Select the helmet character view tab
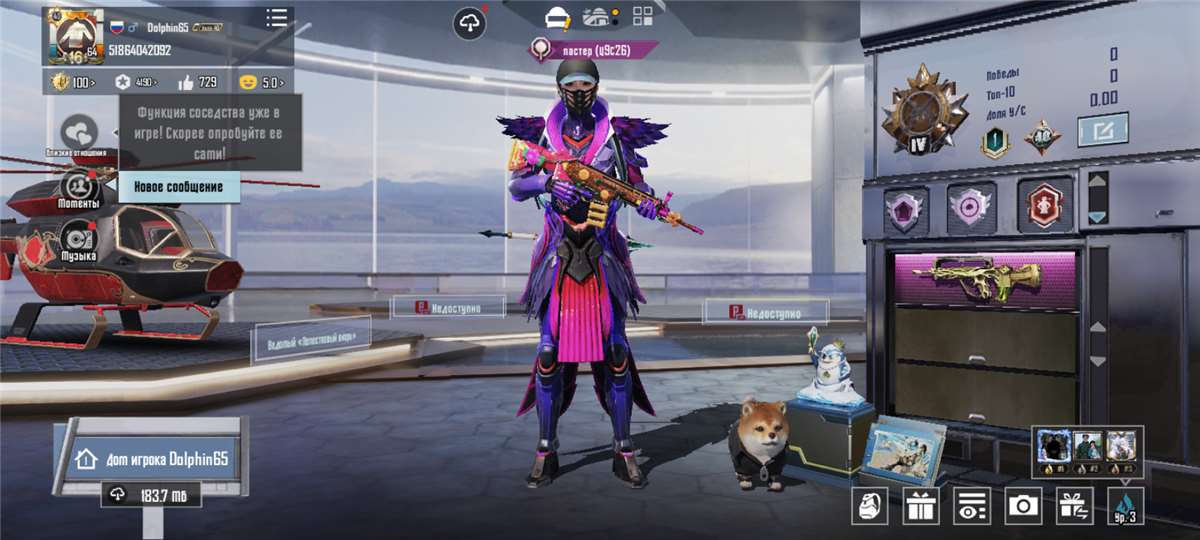The image size is (1200, 540). 558,17
